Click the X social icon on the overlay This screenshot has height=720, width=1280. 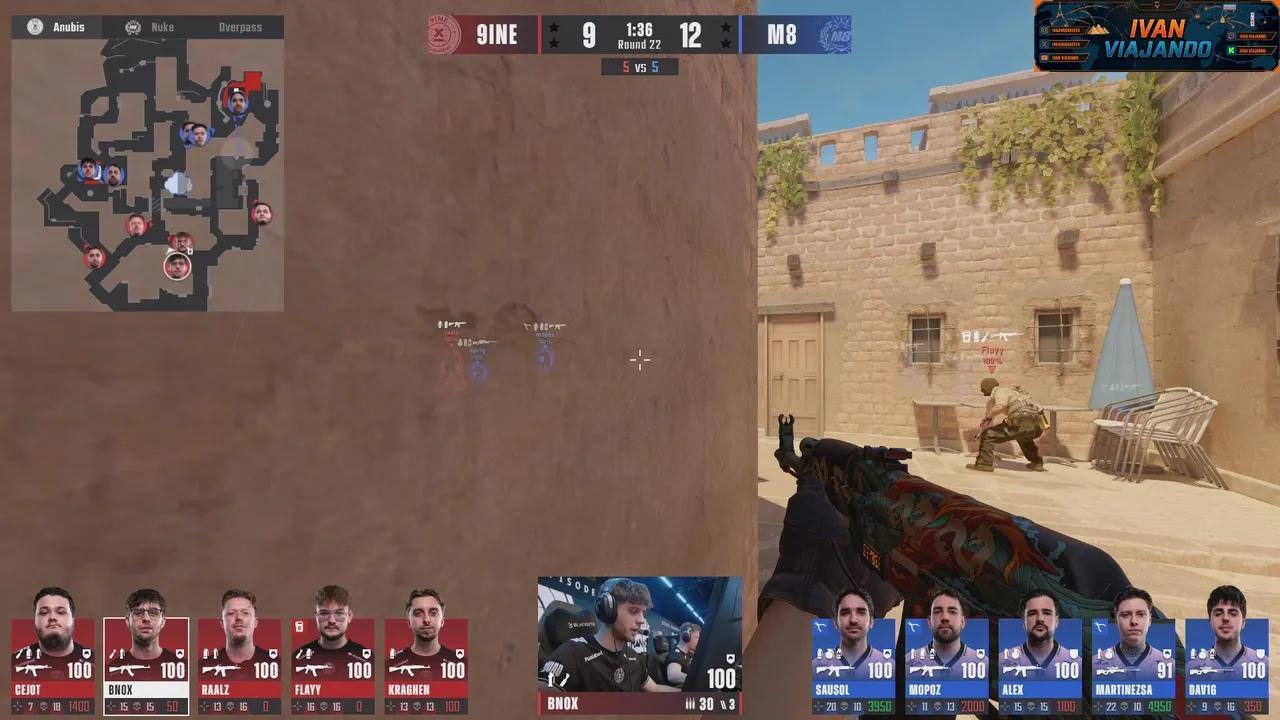pyautogui.click(x=1044, y=44)
